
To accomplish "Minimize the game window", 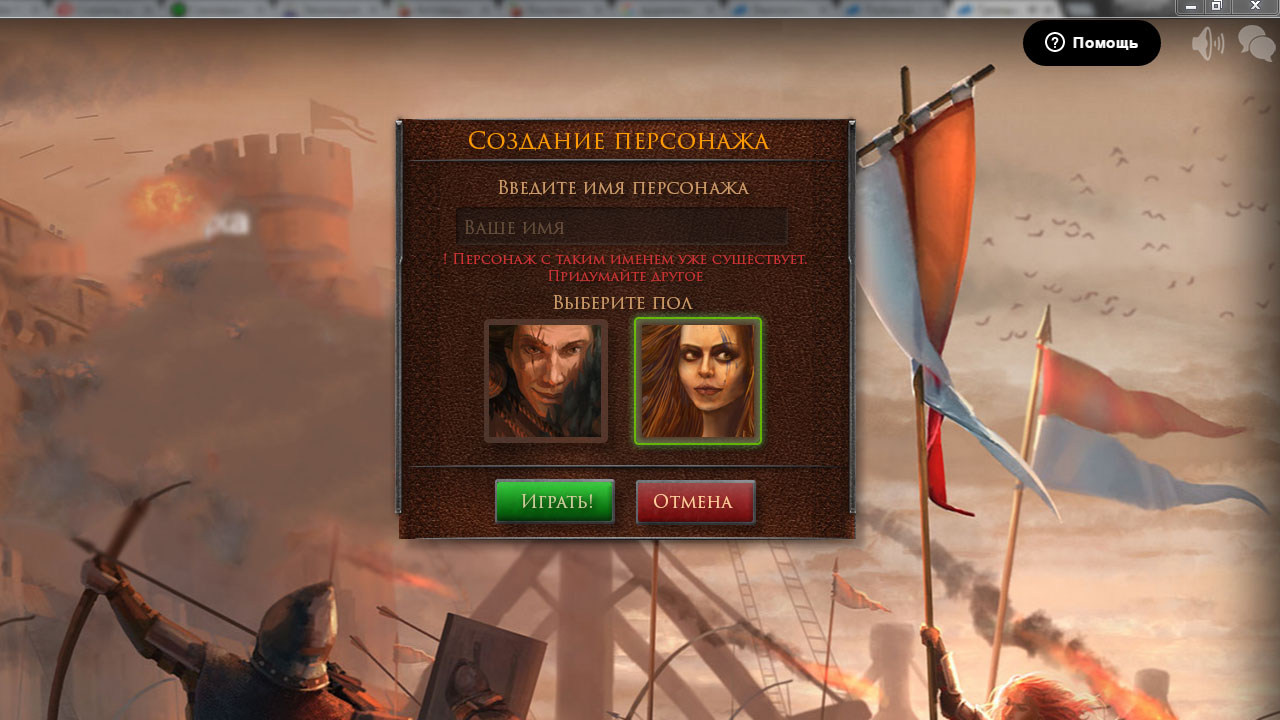I will point(1191,6).
